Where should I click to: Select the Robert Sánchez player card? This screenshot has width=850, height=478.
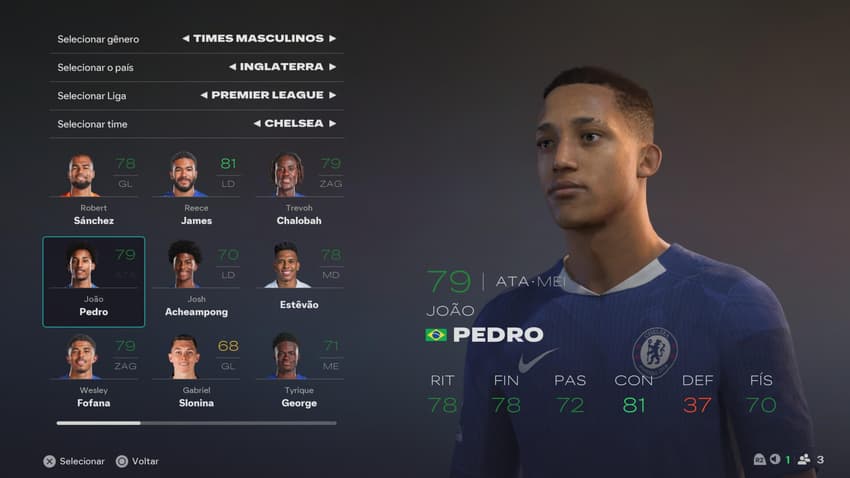click(x=93, y=189)
